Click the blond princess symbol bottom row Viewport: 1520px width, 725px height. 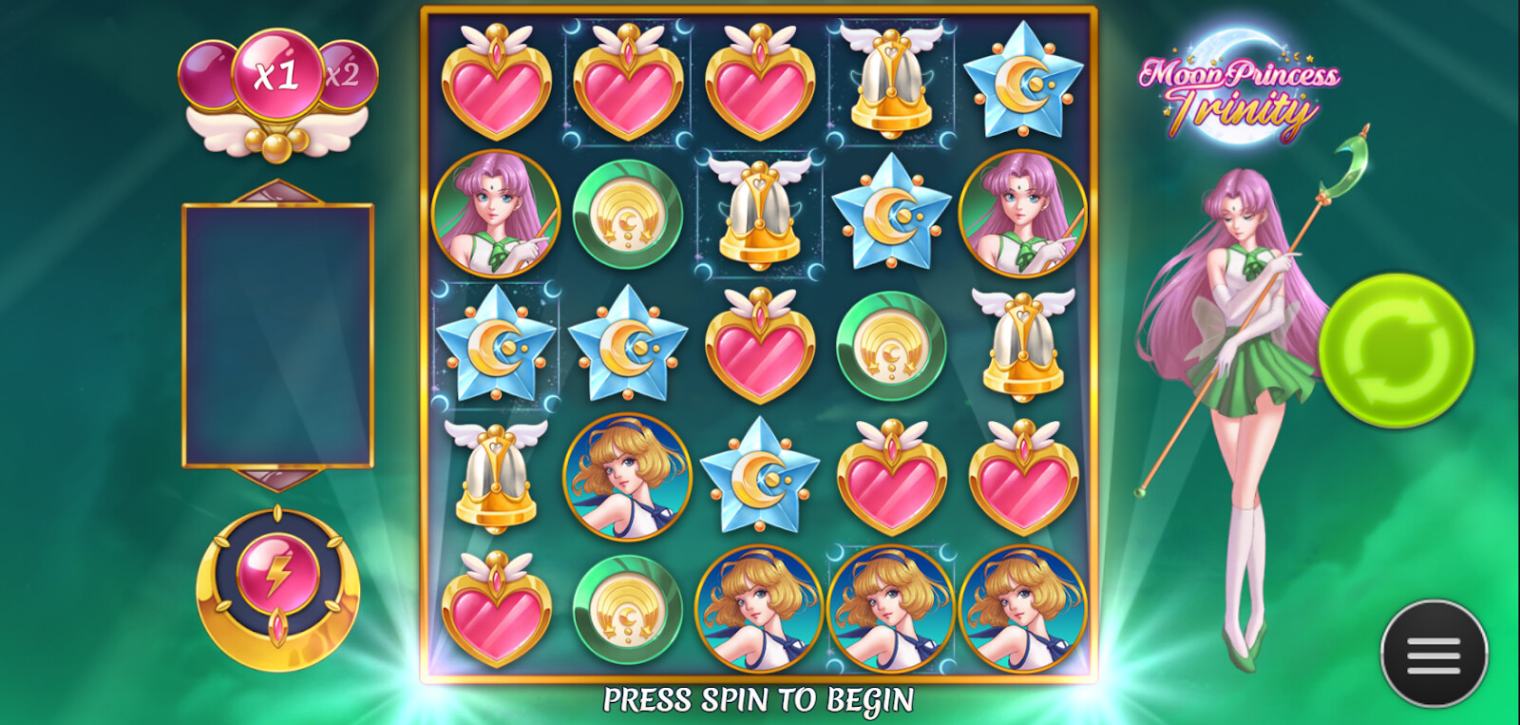pyautogui.click(x=760, y=610)
